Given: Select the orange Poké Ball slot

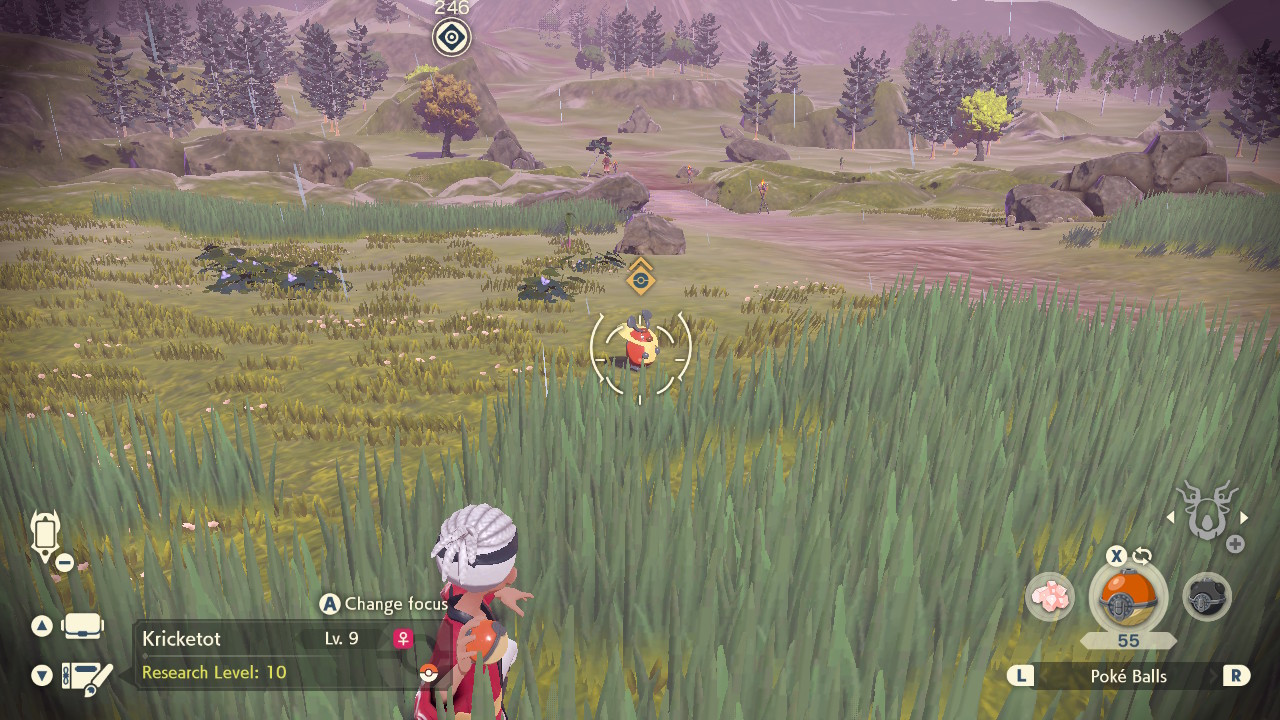Looking at the screenshot, I should [1127, 597].
